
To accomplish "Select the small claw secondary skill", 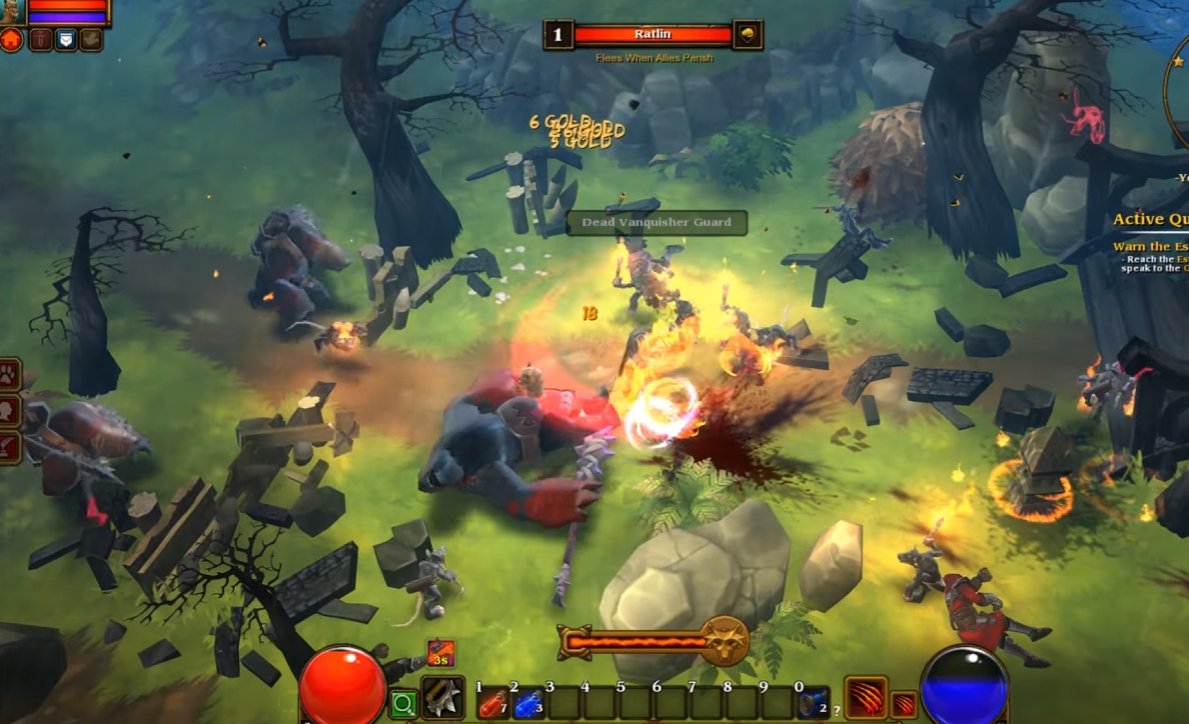I will (903, 704).
